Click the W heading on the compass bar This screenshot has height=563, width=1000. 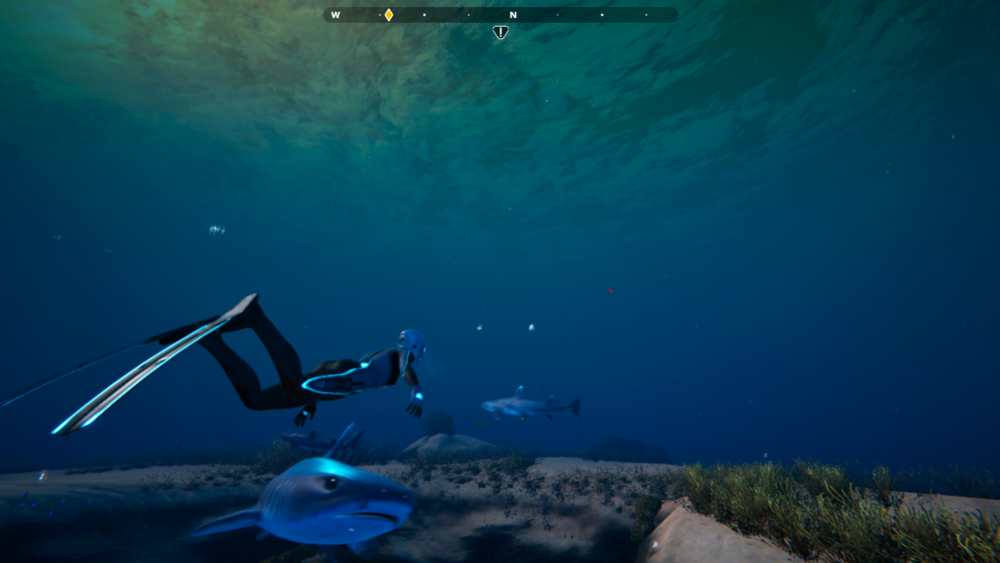coord(336,15)
